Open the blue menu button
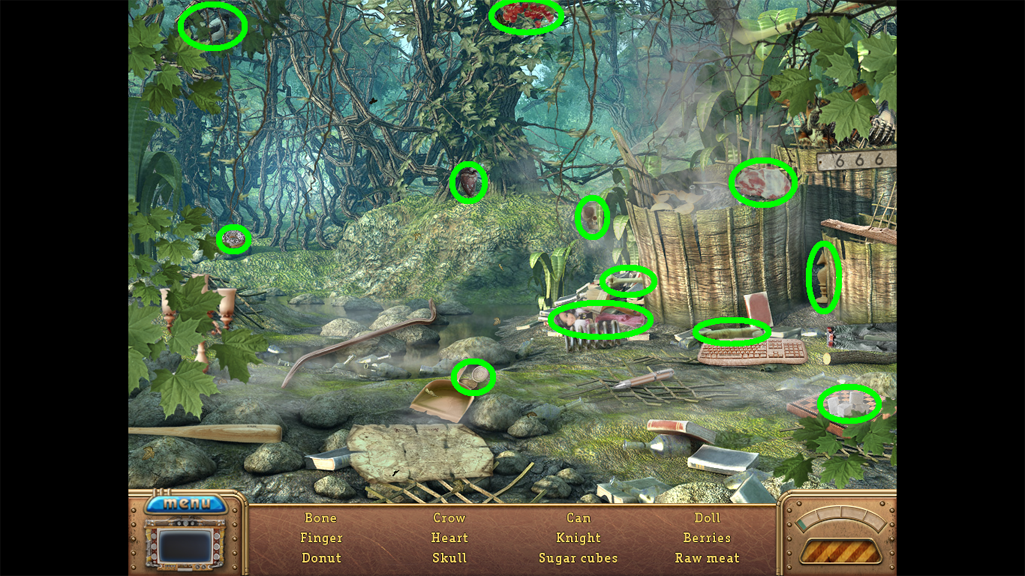This screenshot has width=1025, height=576. coord(186,503)
